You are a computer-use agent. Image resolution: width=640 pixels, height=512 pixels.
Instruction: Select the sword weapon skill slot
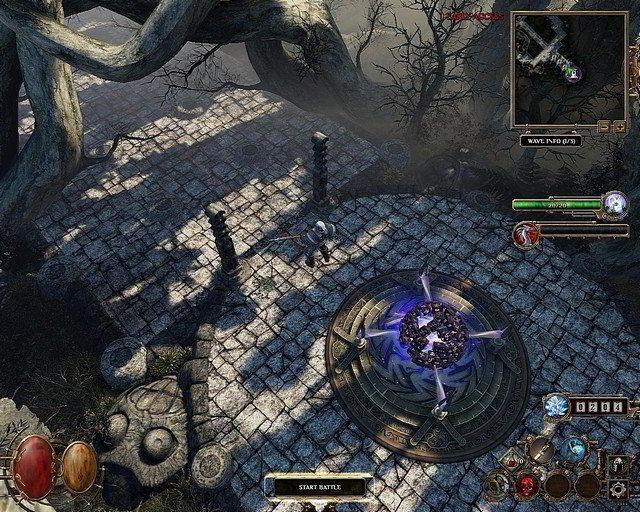point(539,449)
